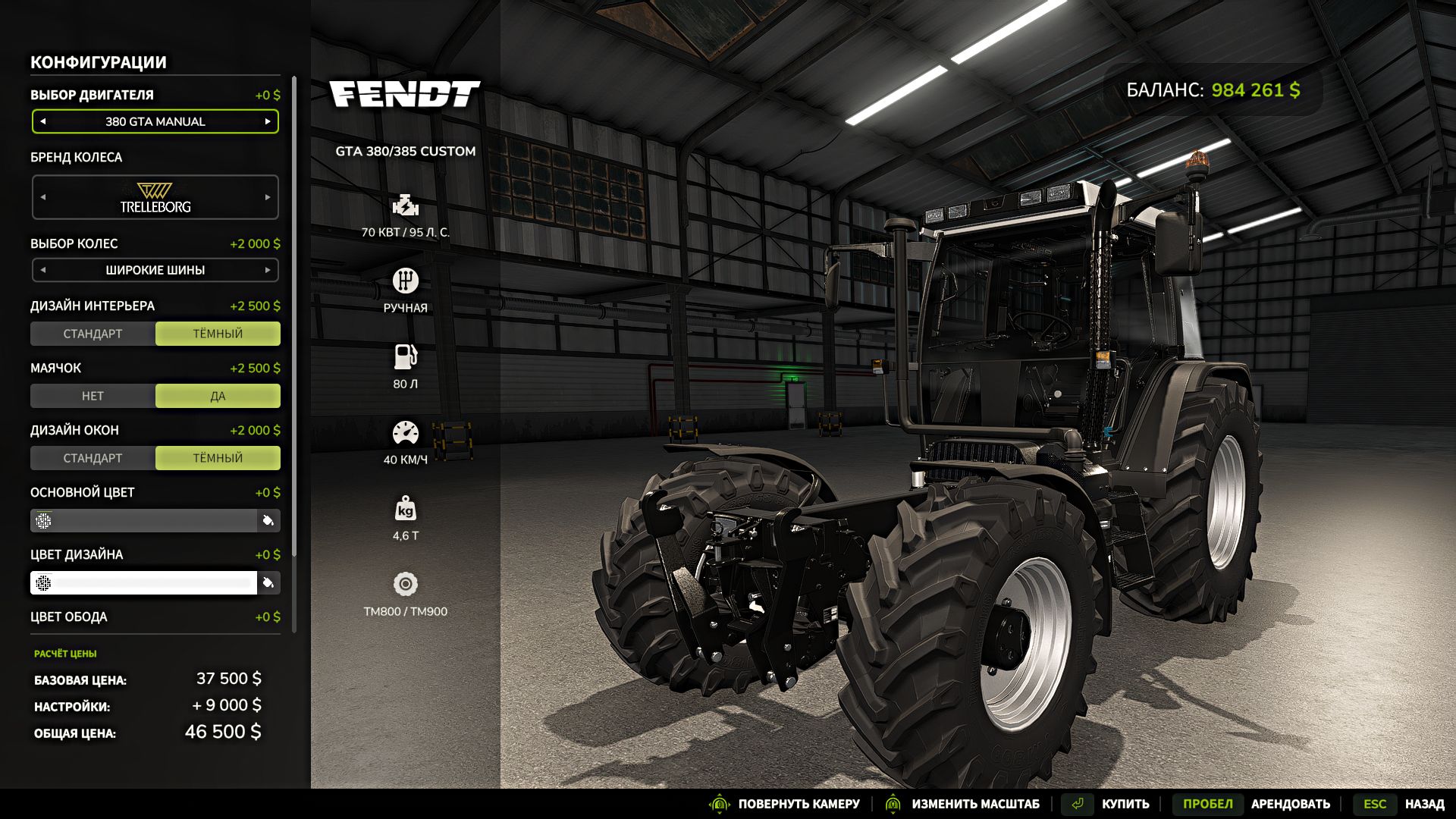This screenshot has width=1456, height=819.
Task: Click the configuration list scrollbar
Action: [294, 318]
